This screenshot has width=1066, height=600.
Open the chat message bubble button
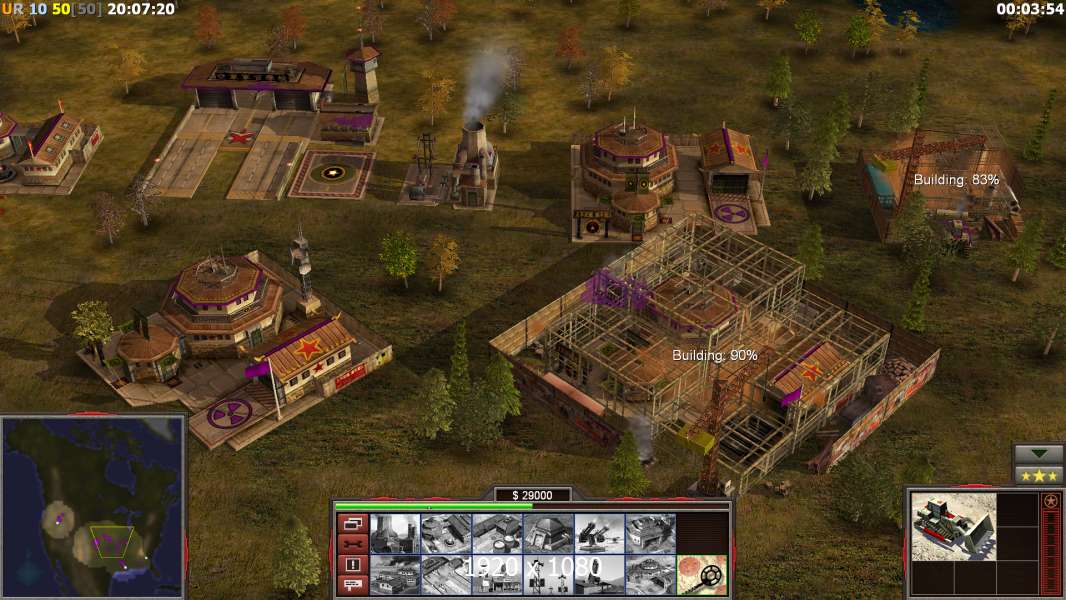[x=352, y=585]
